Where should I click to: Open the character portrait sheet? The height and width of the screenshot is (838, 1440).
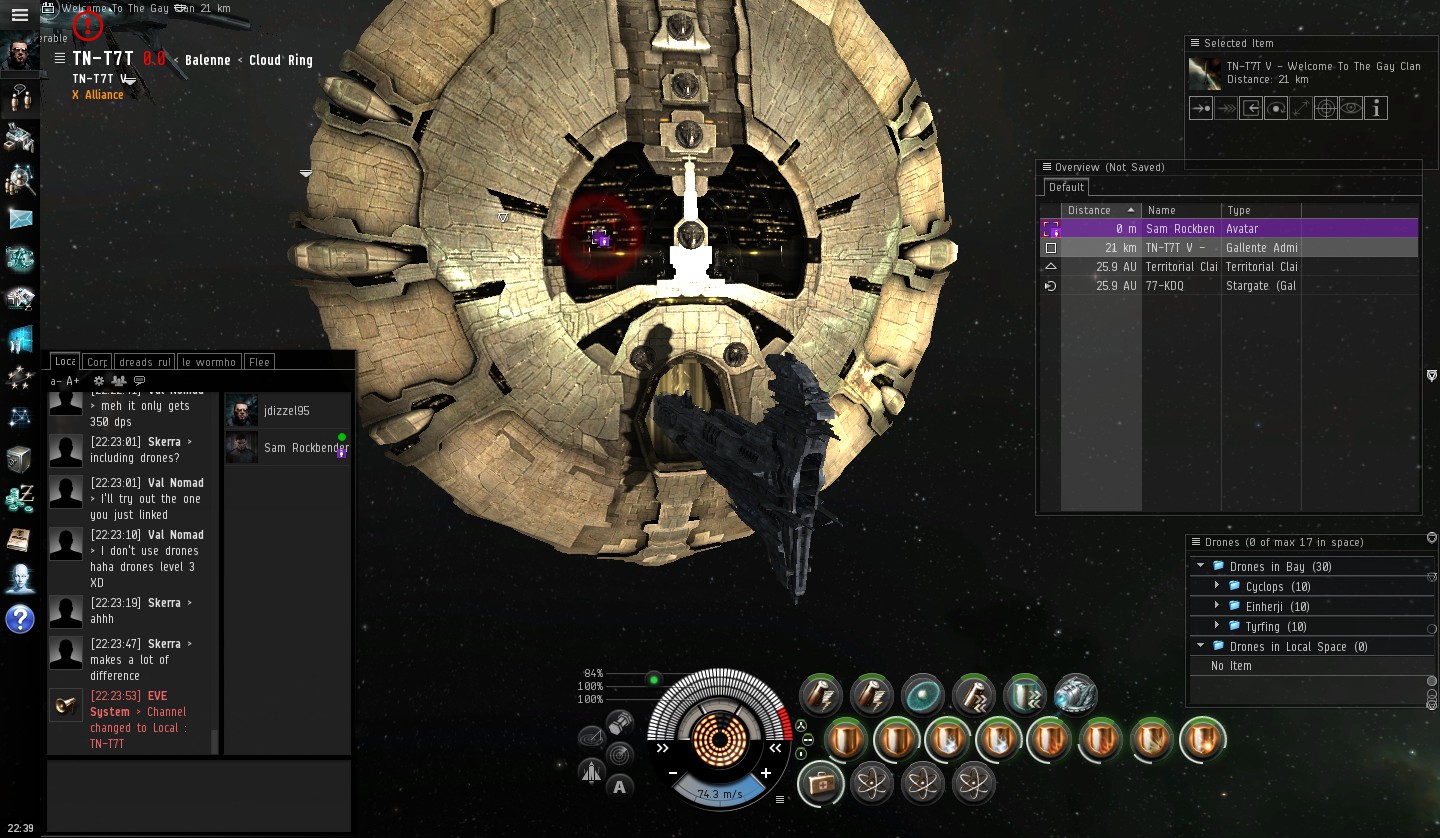point(20,54)
